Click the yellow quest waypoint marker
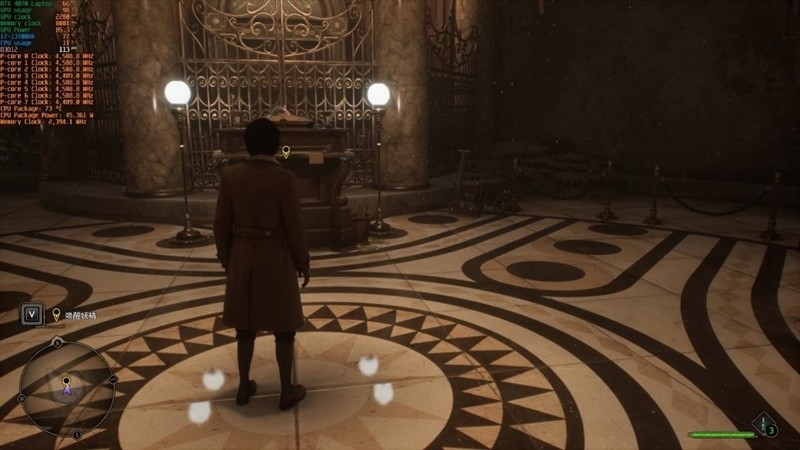This screenshot has height=450, width=800. (x=286, y=152)
